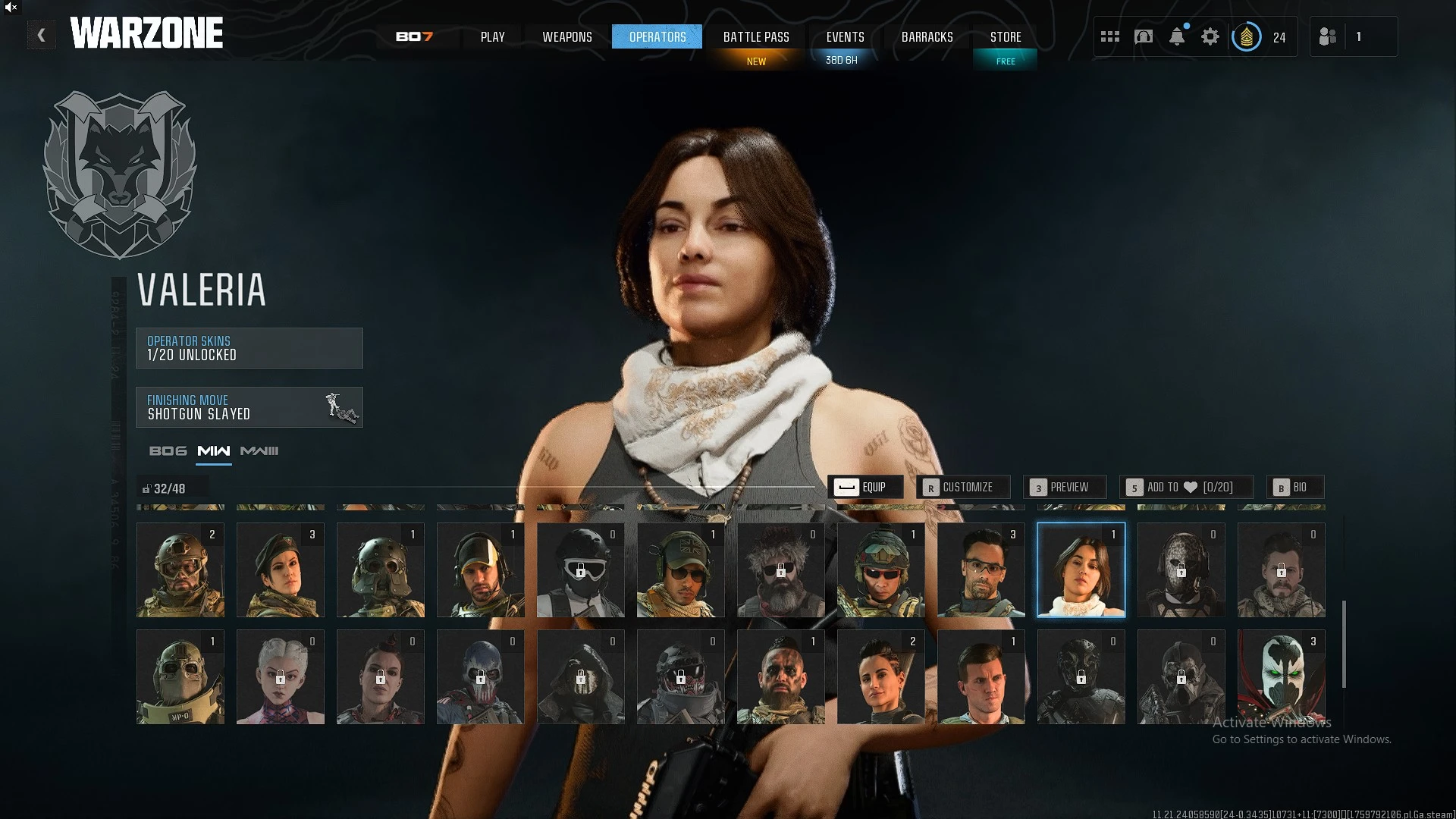Select the BO7 title tab

[414, 37]
